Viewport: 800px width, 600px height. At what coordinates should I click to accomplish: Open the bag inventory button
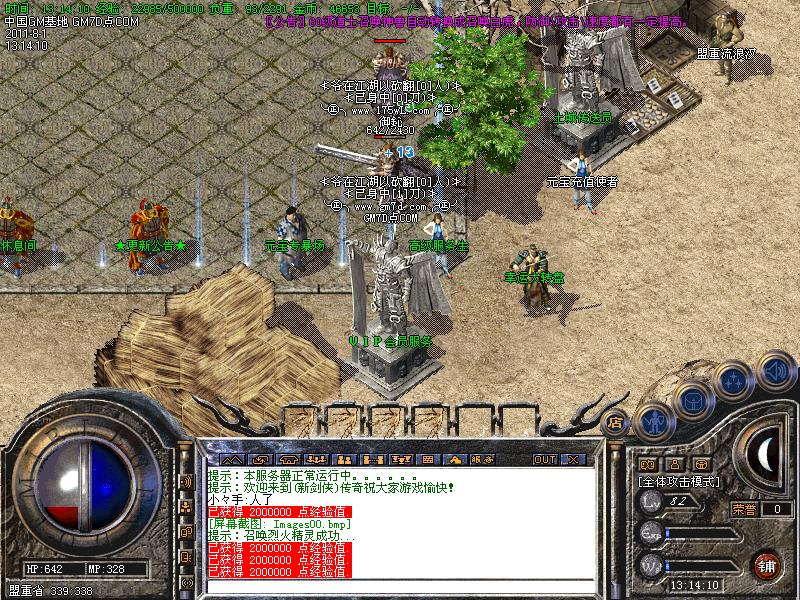(693, 402)
